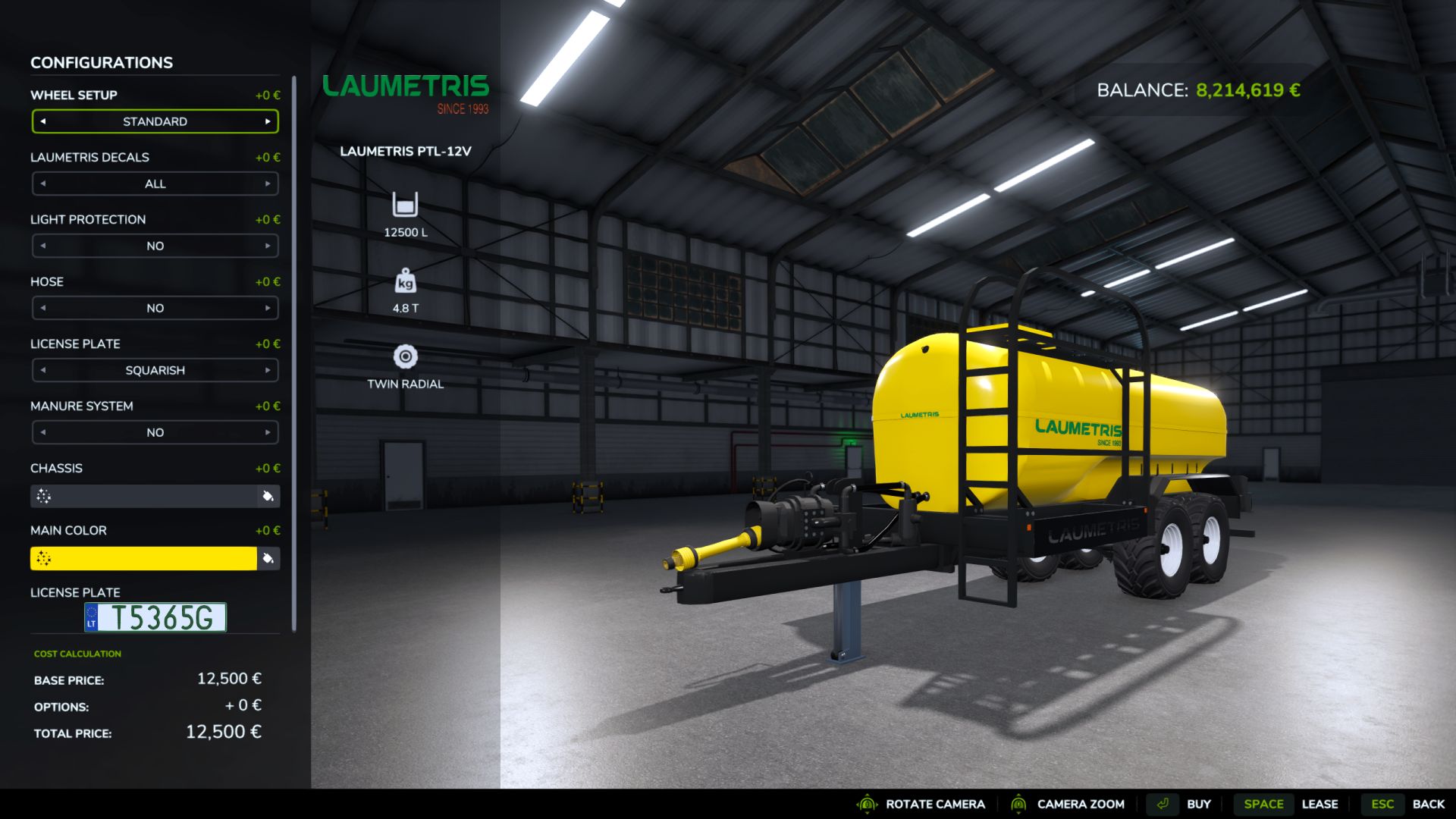Cycle Hose option with left arrow
The width and height of the screenshot is (1456, 819).
43,308
